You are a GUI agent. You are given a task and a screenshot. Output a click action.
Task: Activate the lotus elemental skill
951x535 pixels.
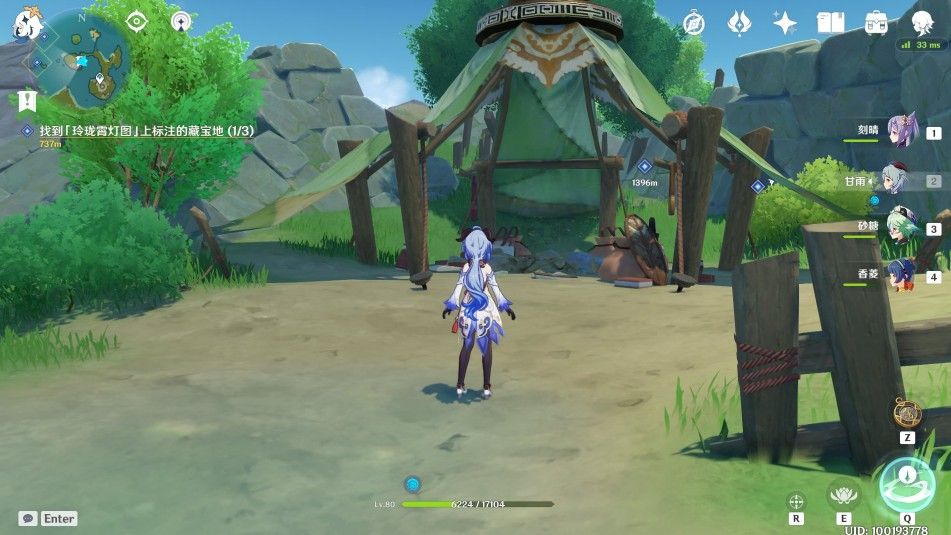pos(845,493)
